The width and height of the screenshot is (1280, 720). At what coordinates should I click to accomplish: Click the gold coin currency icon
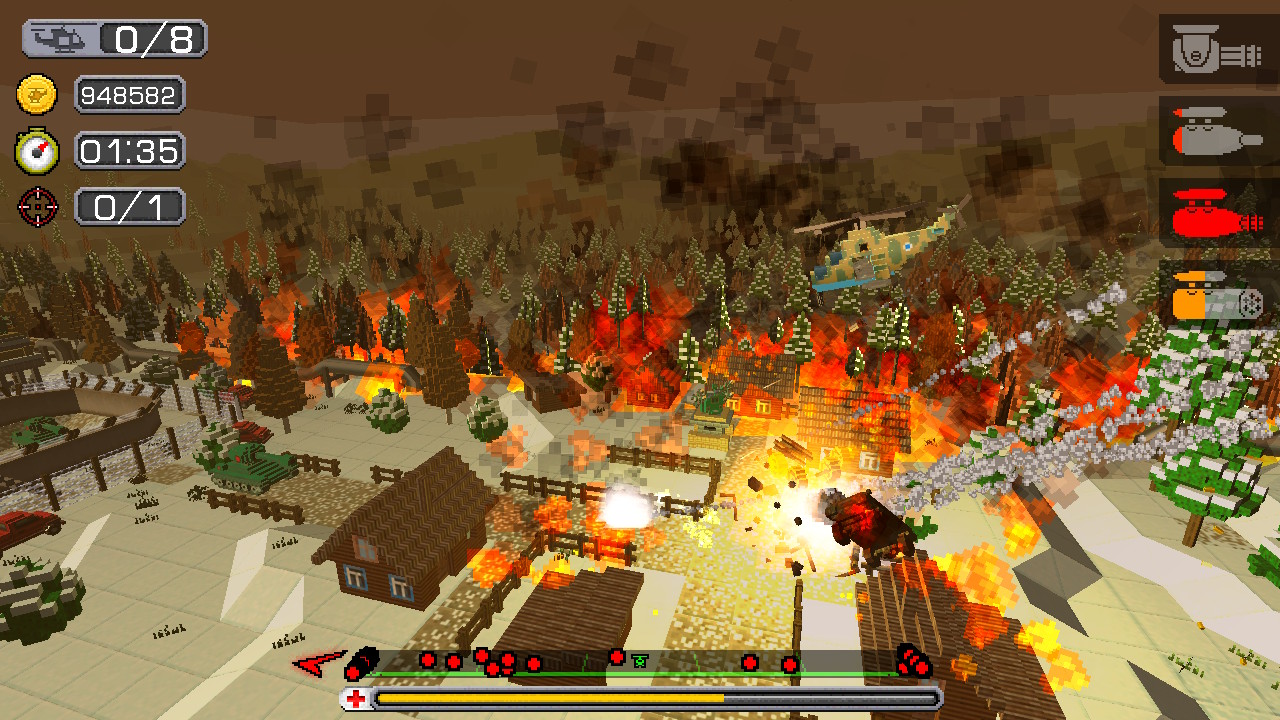[x=37, y=95]
